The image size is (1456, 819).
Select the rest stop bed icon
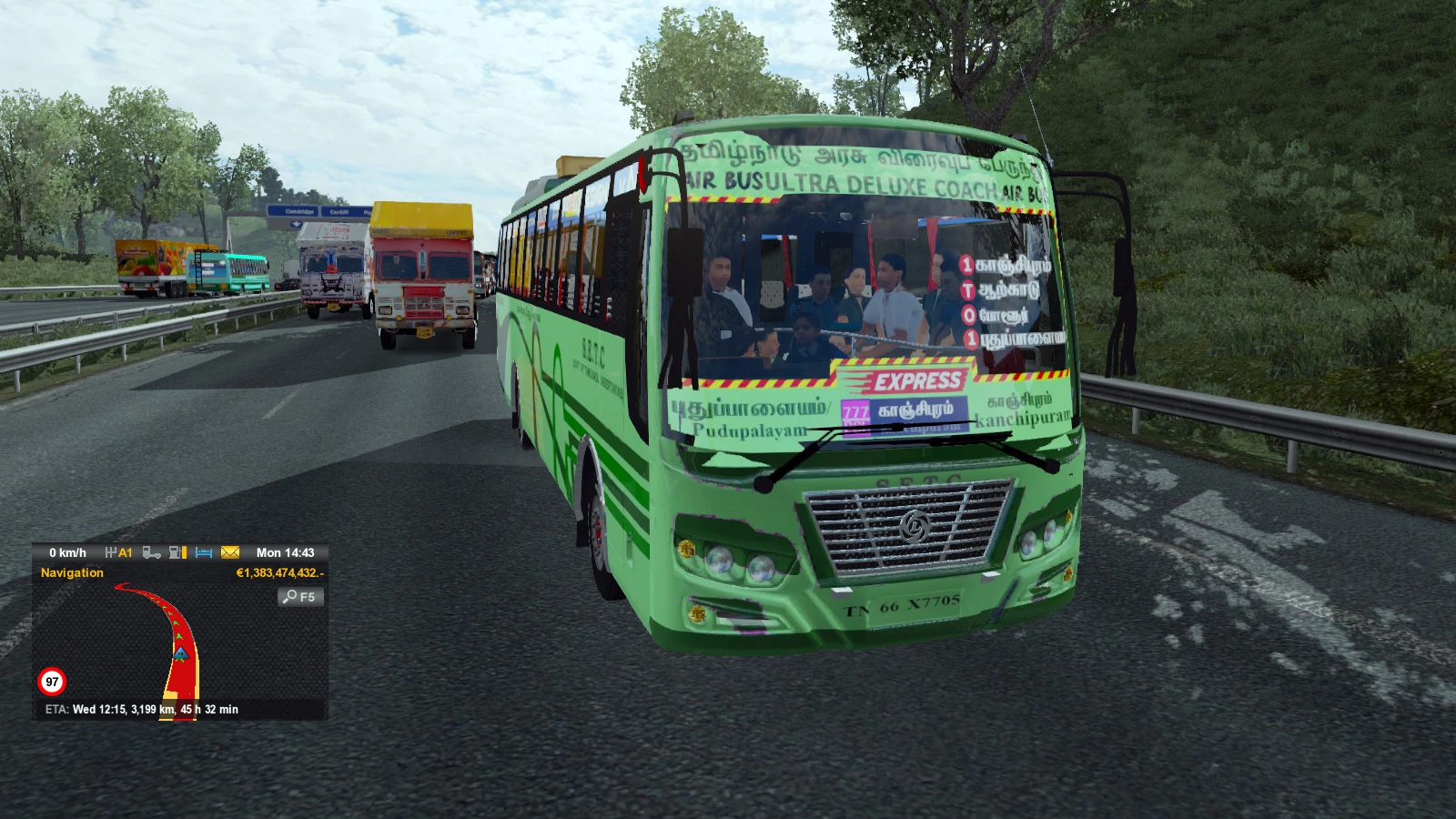pyautogui.click(x=202, y=552)
